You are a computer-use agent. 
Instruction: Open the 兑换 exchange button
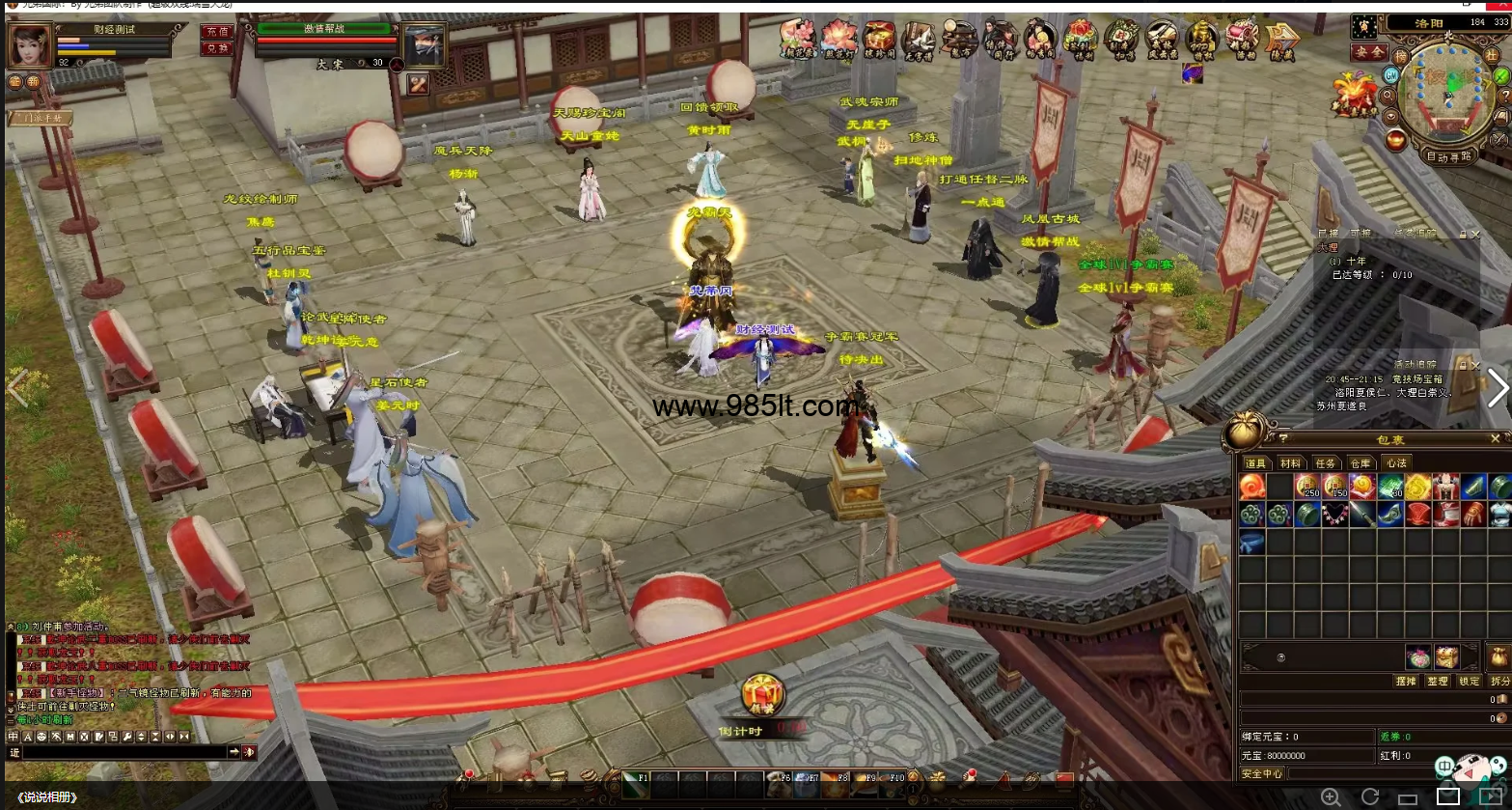[217, 48]
